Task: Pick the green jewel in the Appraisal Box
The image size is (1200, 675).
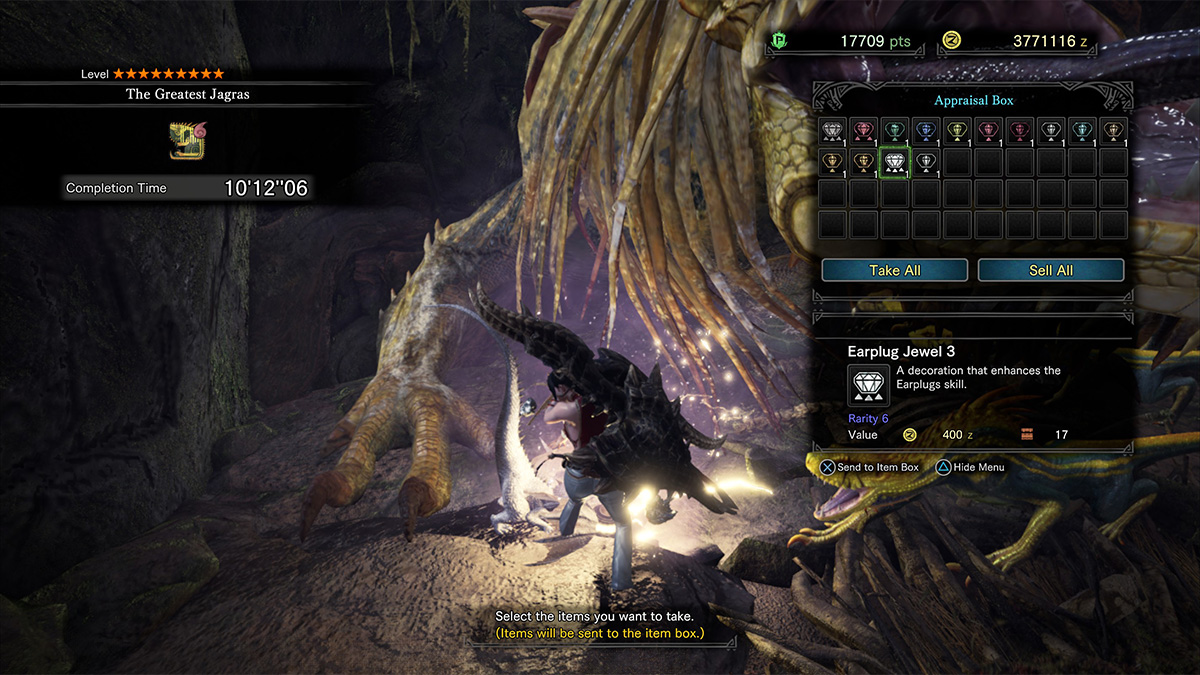Action: pyautogui.click(x=894, y=131)
